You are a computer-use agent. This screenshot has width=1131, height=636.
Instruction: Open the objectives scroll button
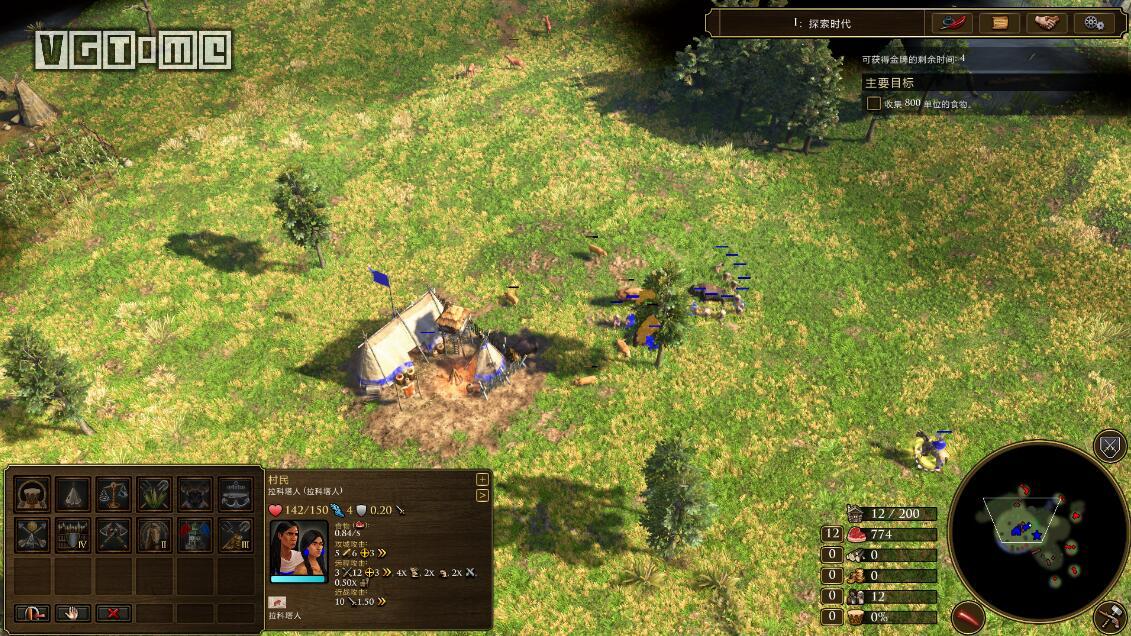click(x=999, y=22)
